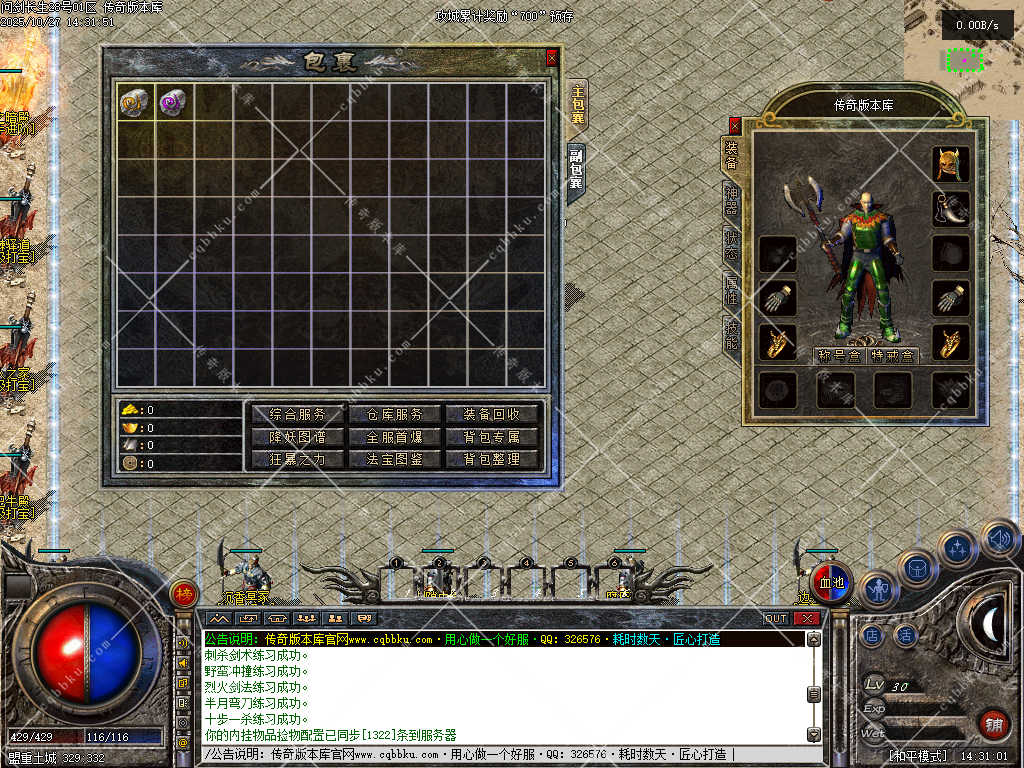
Task: Open the 法宝图鉴 catalog
Action: pyautogui.click(x=395, y=460)
